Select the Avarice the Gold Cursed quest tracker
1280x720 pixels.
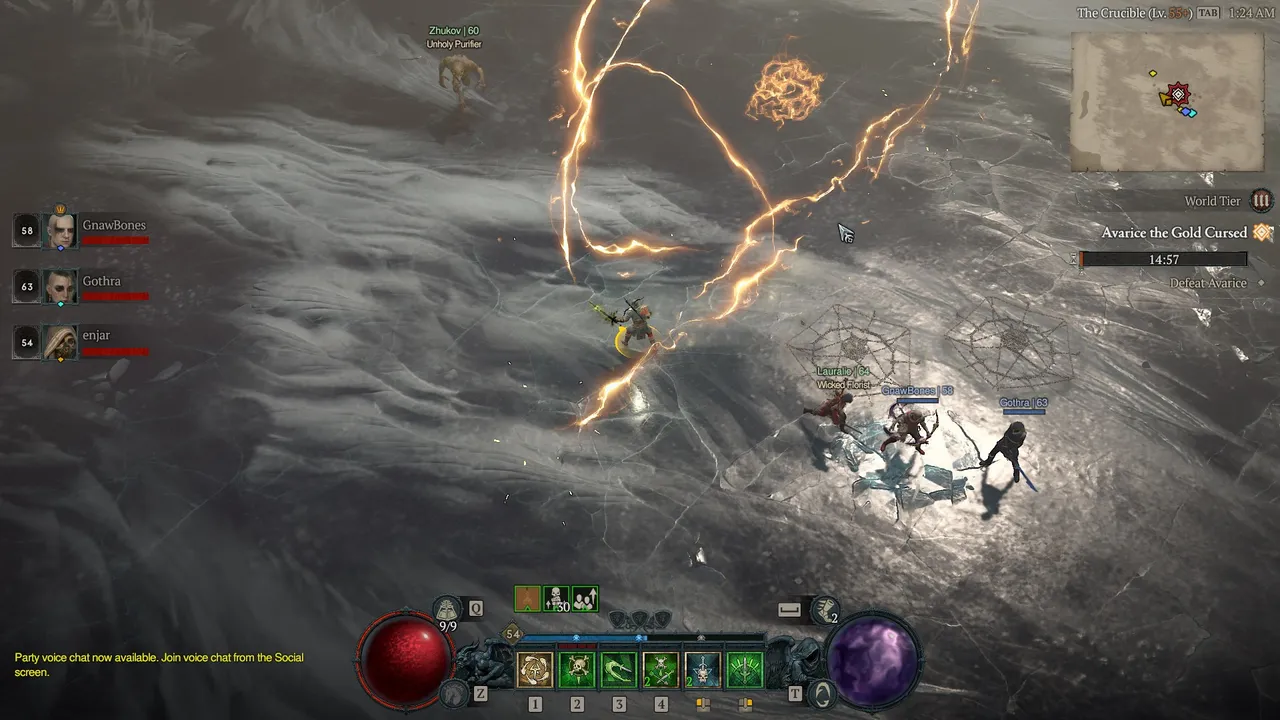[1174, 233]
